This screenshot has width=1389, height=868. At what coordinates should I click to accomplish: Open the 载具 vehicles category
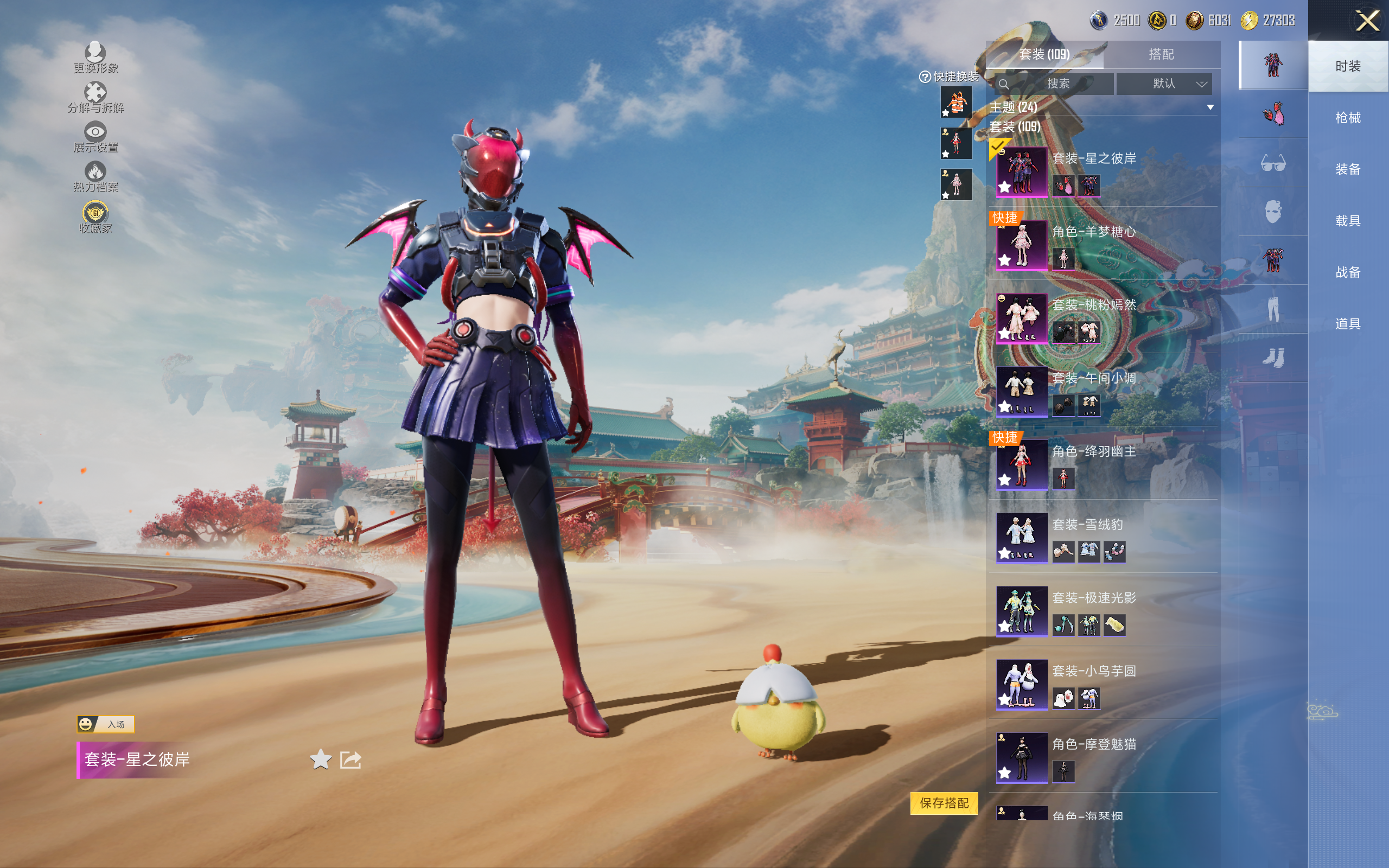coord(1347,221)
